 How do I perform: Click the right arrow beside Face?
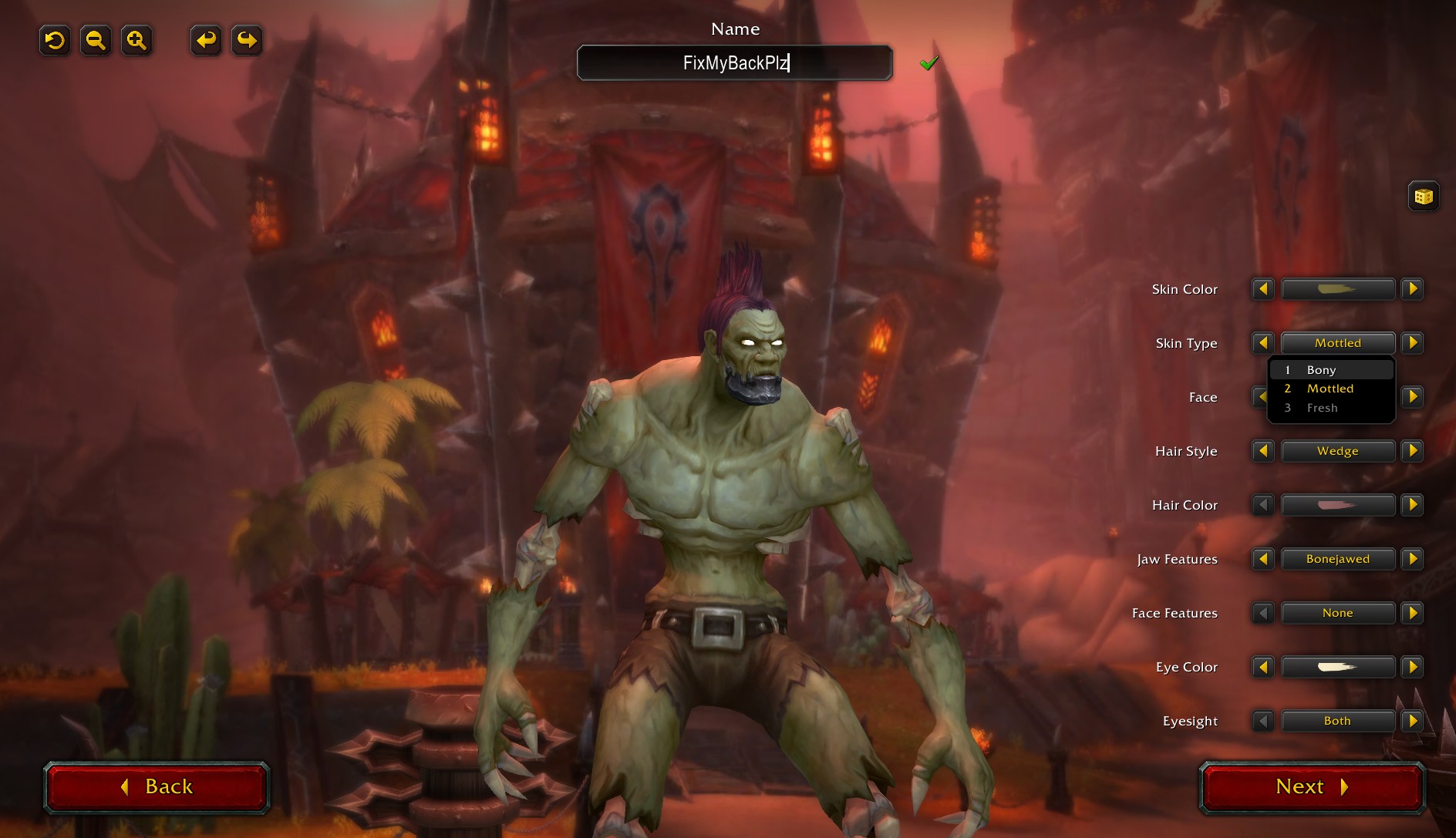(1413, 397)
